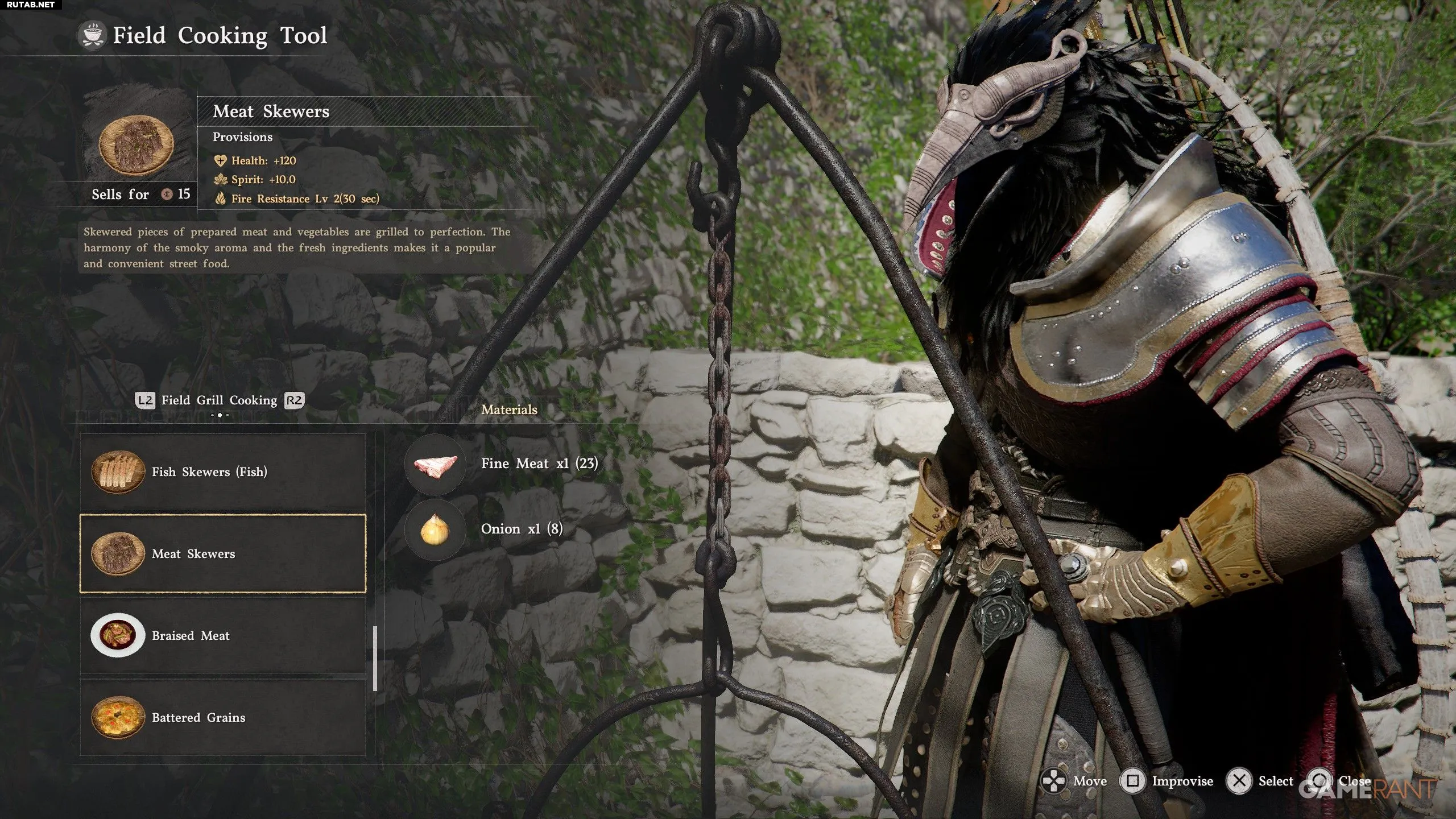Screen dimensions: 1456x819
Task: Select the Battered Grains recipe
Action: pos(223,717)
